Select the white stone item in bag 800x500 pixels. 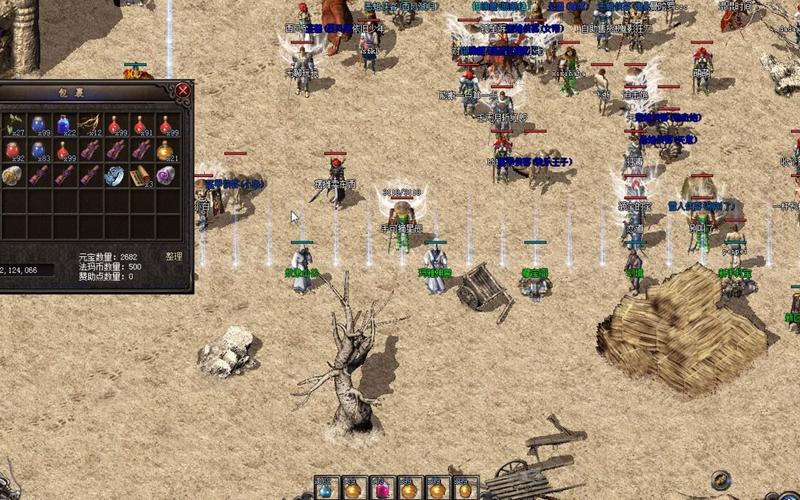point(14,175)
